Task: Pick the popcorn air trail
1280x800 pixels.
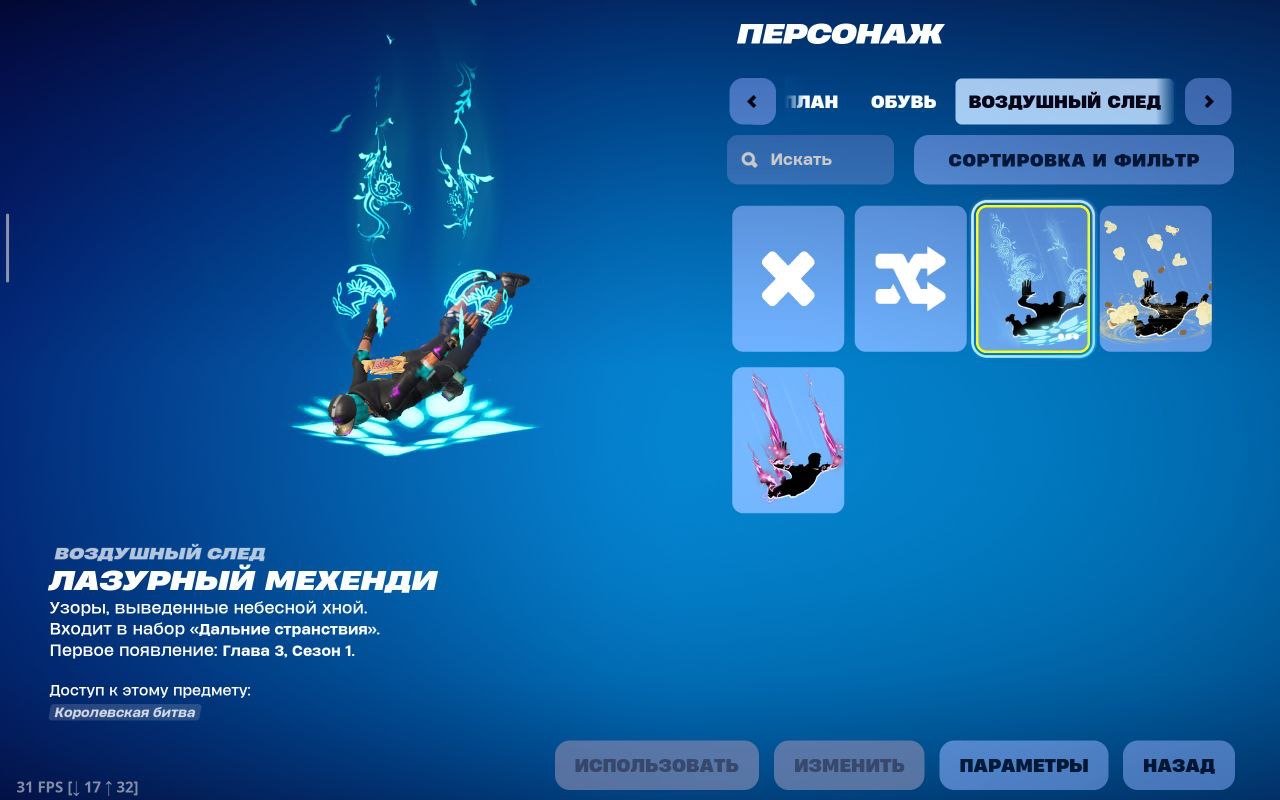Action: (1156, 278)
